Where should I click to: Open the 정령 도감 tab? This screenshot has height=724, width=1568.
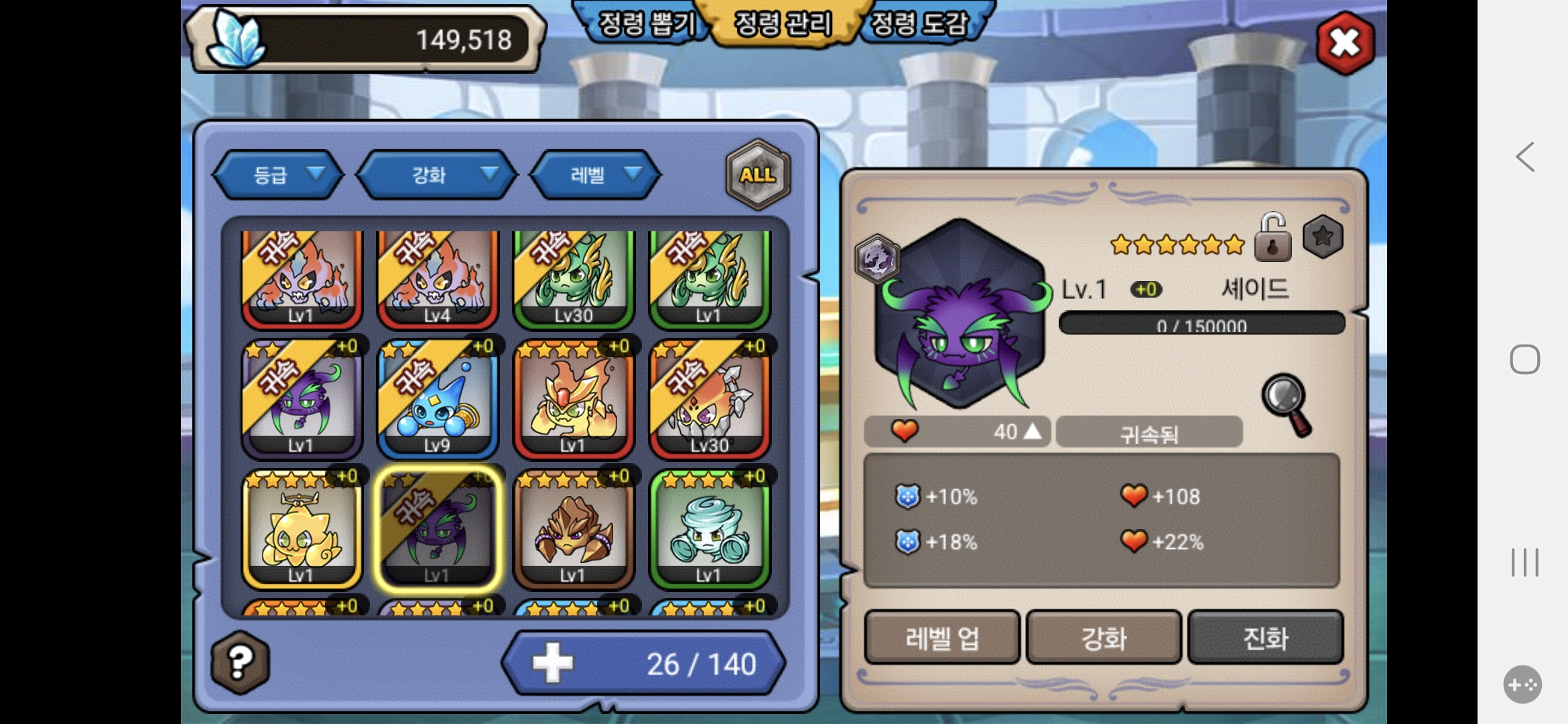[919, 24]
